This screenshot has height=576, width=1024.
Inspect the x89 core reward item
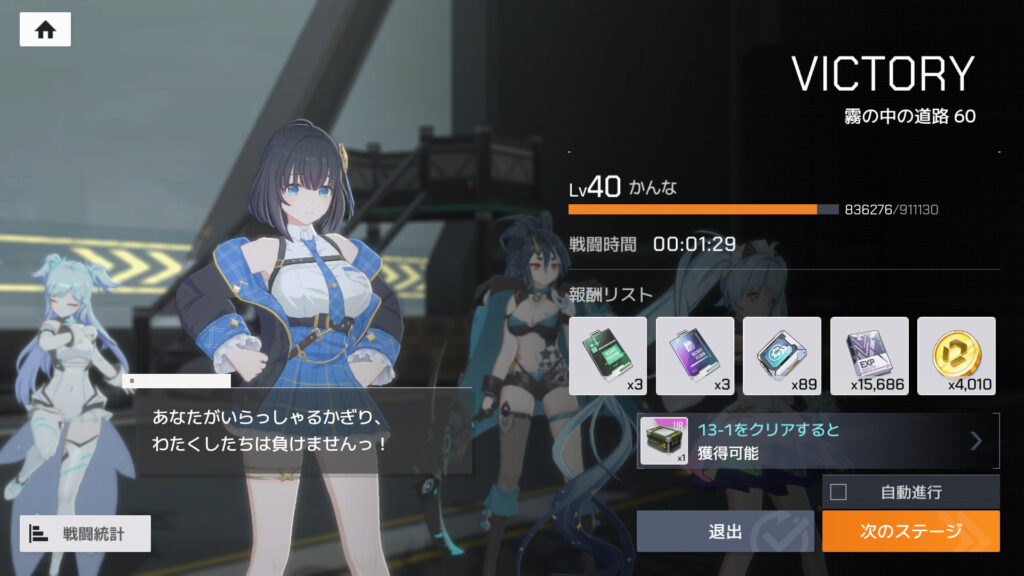pyautogui.click(x=782, y=355)
